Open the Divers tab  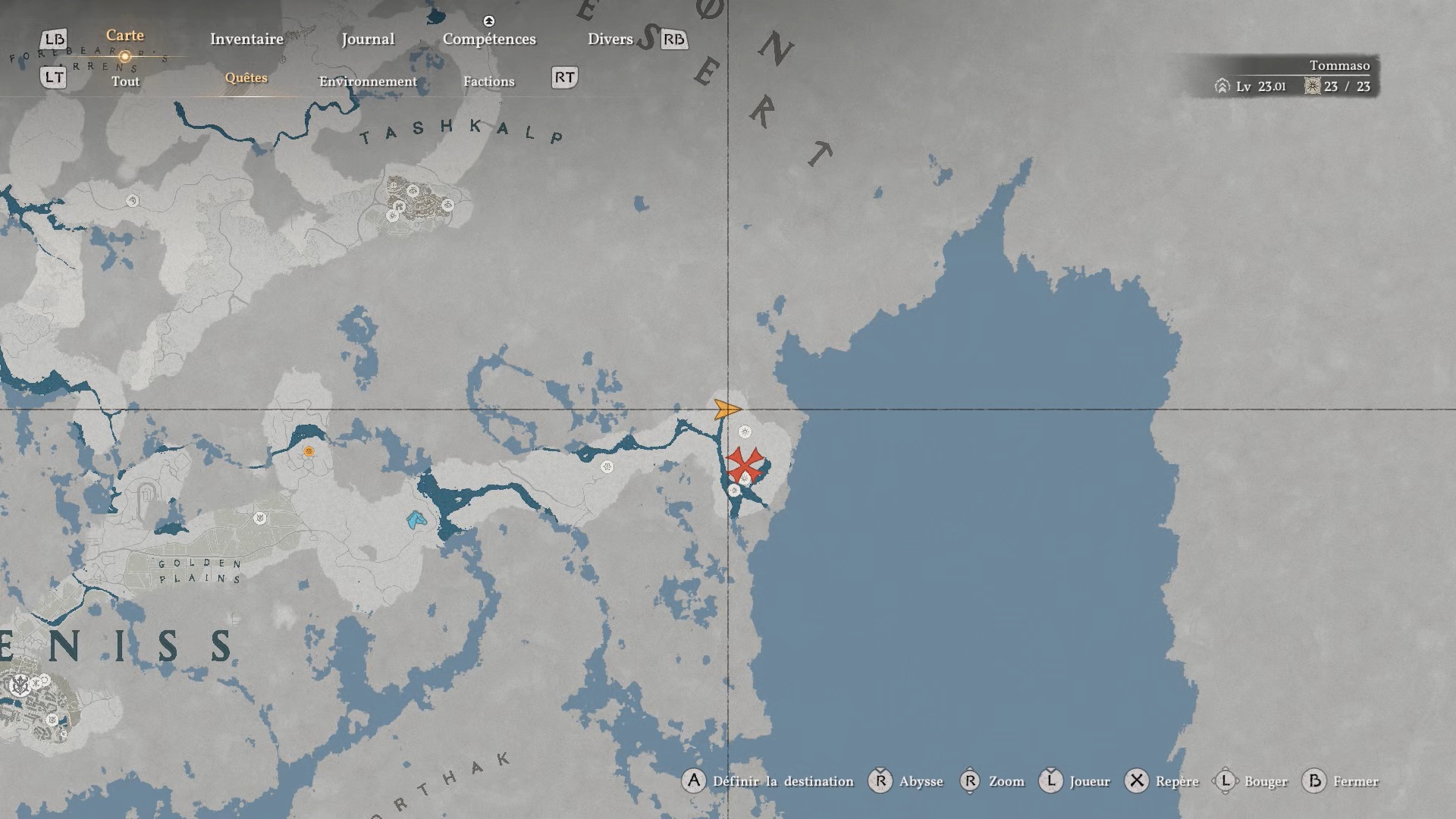pos(610,39)
